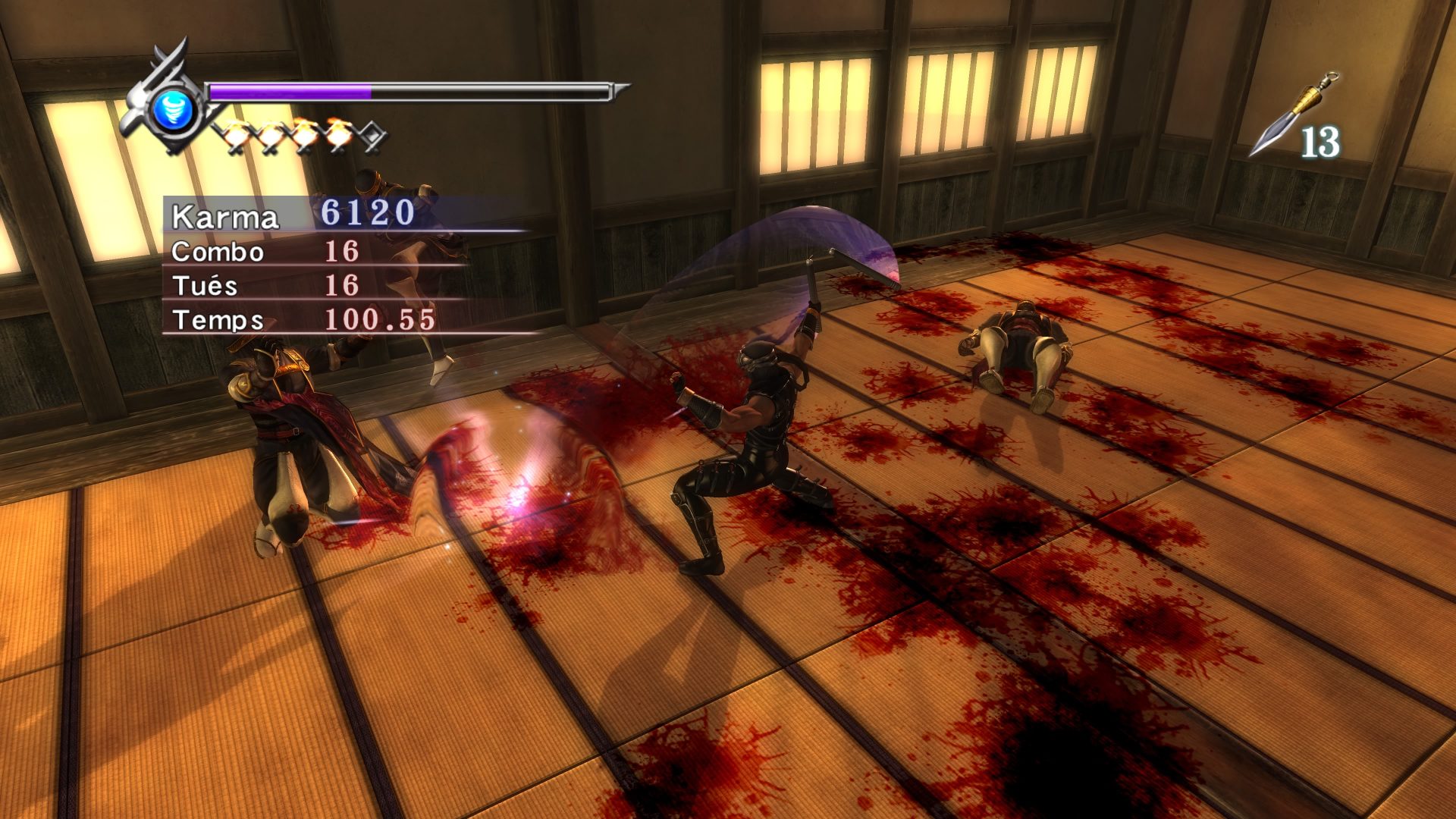The height and width of the screenshot is (819, 1456).
Task: Click the Karma value 6120
Action: pos(367,217)
